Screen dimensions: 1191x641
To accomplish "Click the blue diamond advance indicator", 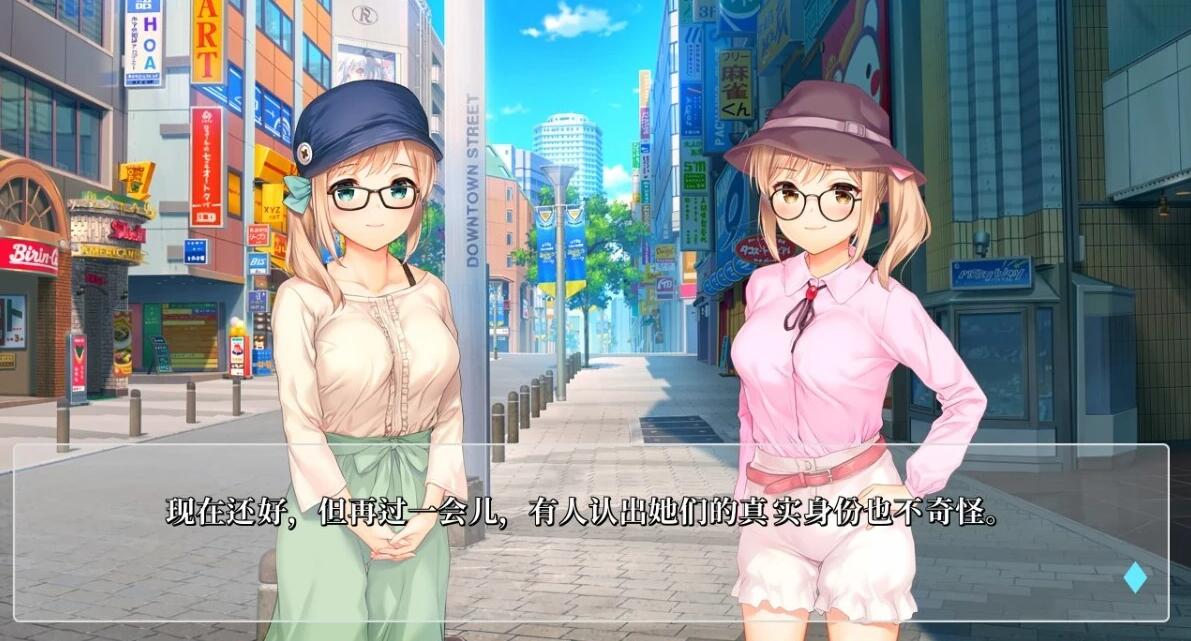I will click(x=1135, y=578).
